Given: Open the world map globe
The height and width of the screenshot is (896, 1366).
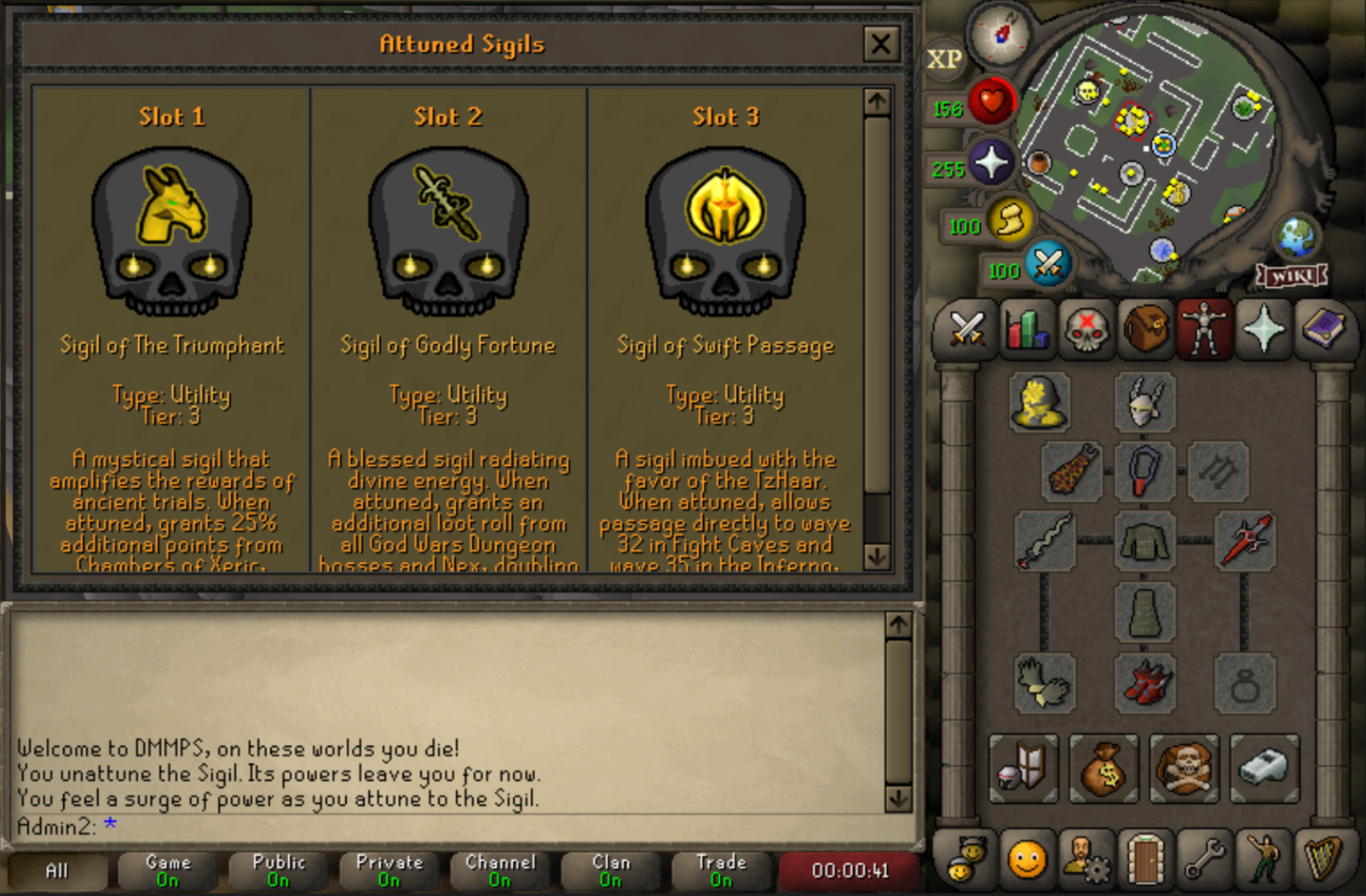Looking at the screenshot, I should coord(1297,236).
